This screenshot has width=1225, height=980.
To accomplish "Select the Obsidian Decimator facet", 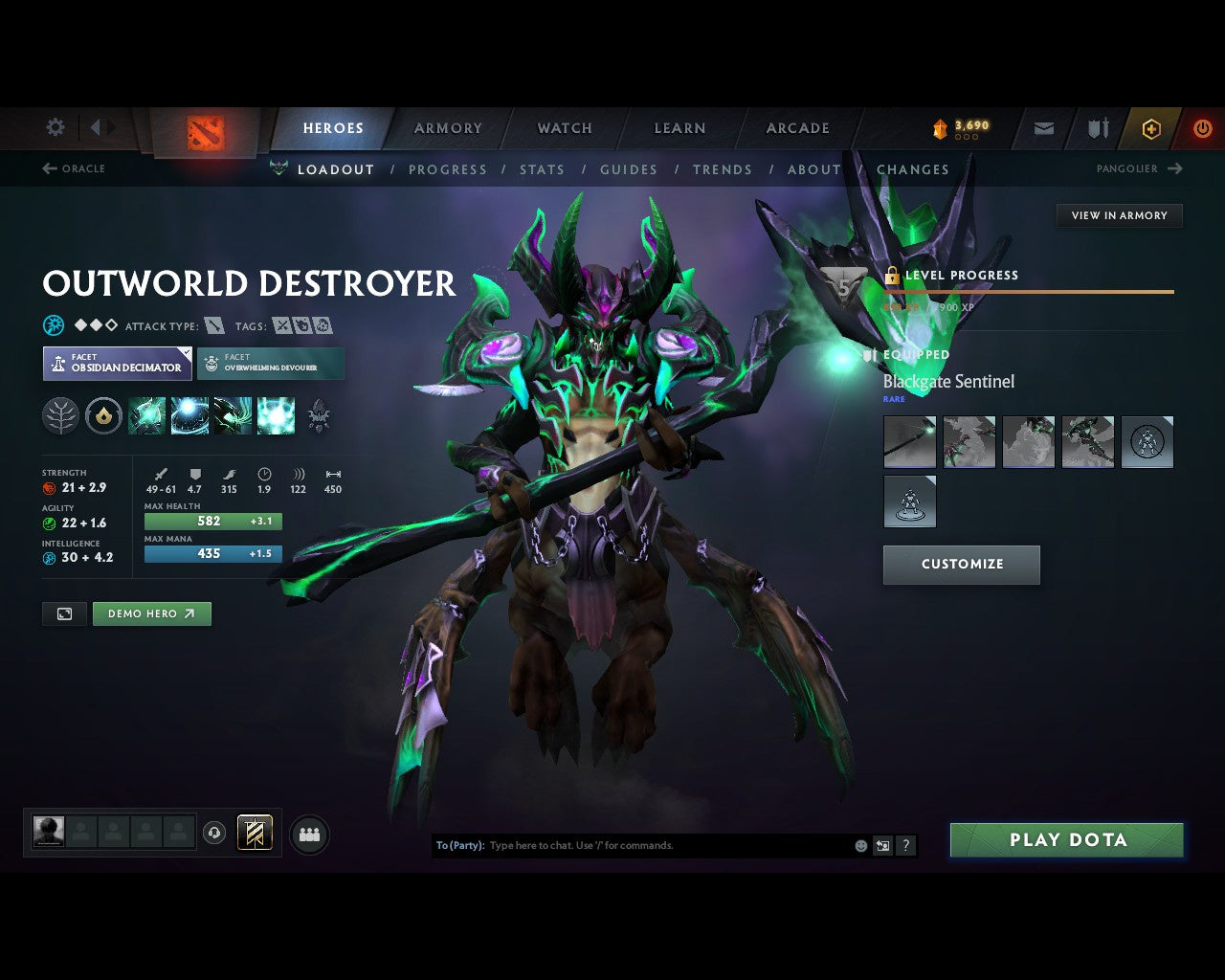I will pyautogui.click(x=117, y=363).
